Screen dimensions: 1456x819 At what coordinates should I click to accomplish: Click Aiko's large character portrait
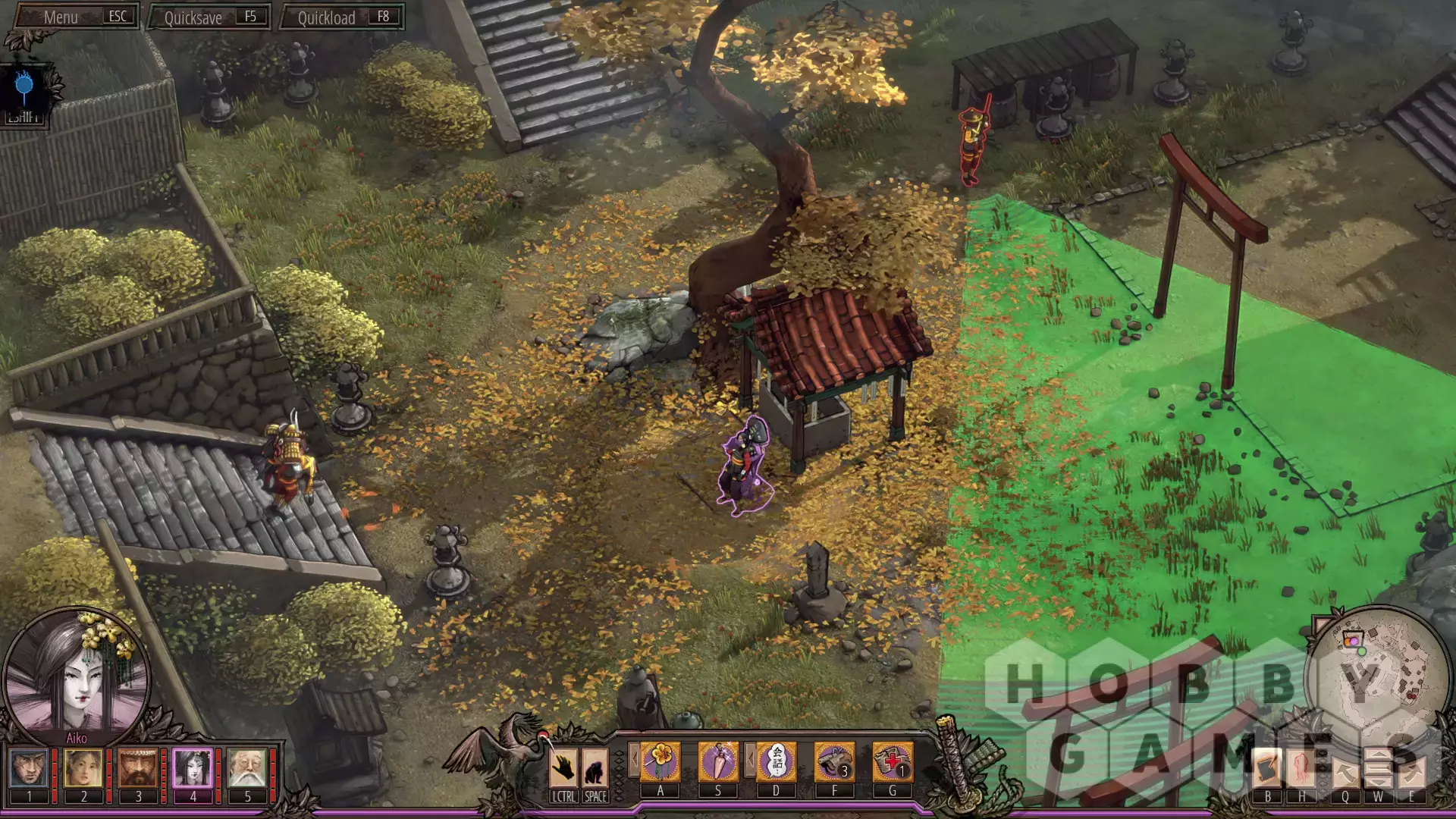tap(76, 677)
